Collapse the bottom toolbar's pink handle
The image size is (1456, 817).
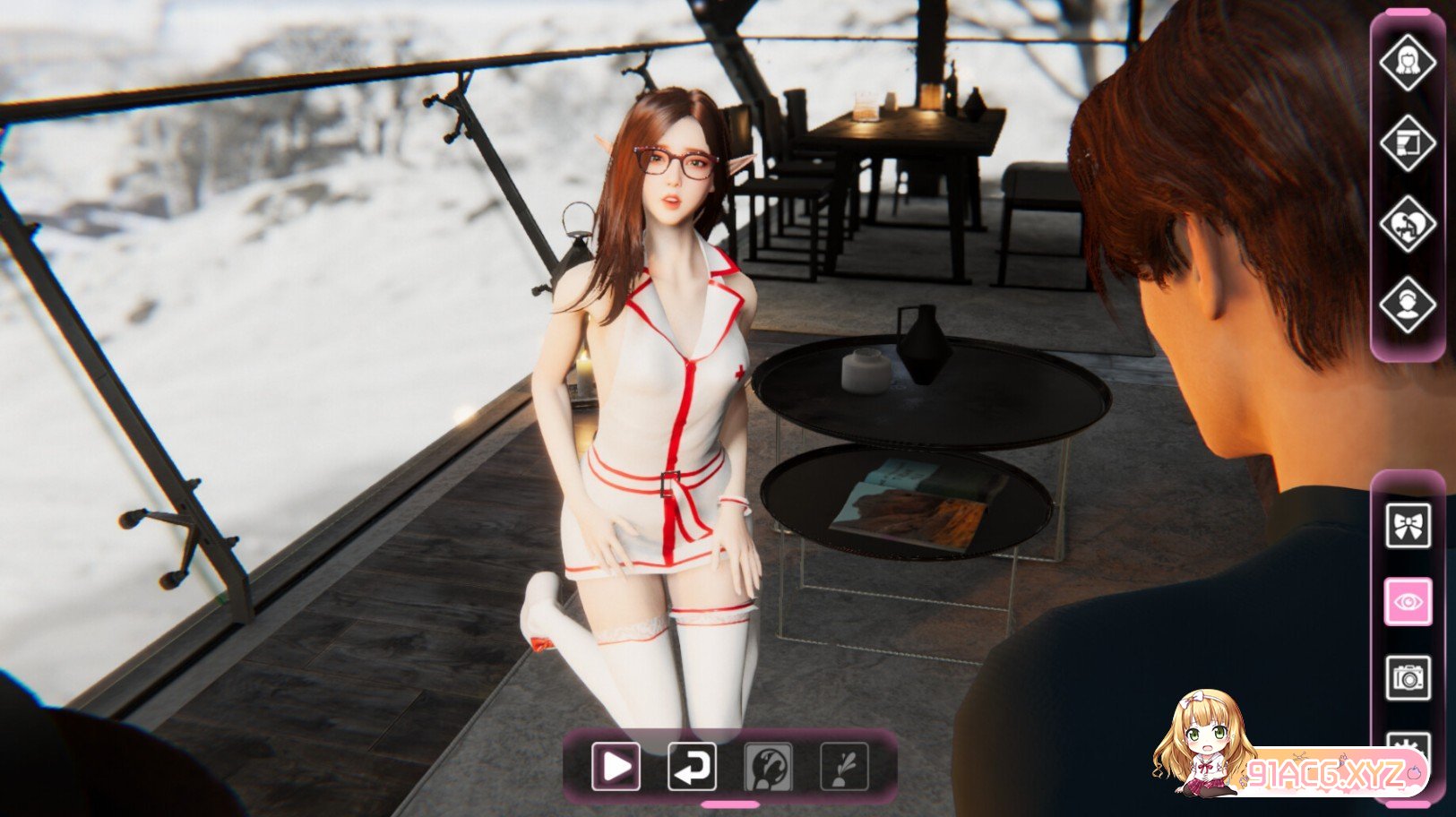point(729,804)
